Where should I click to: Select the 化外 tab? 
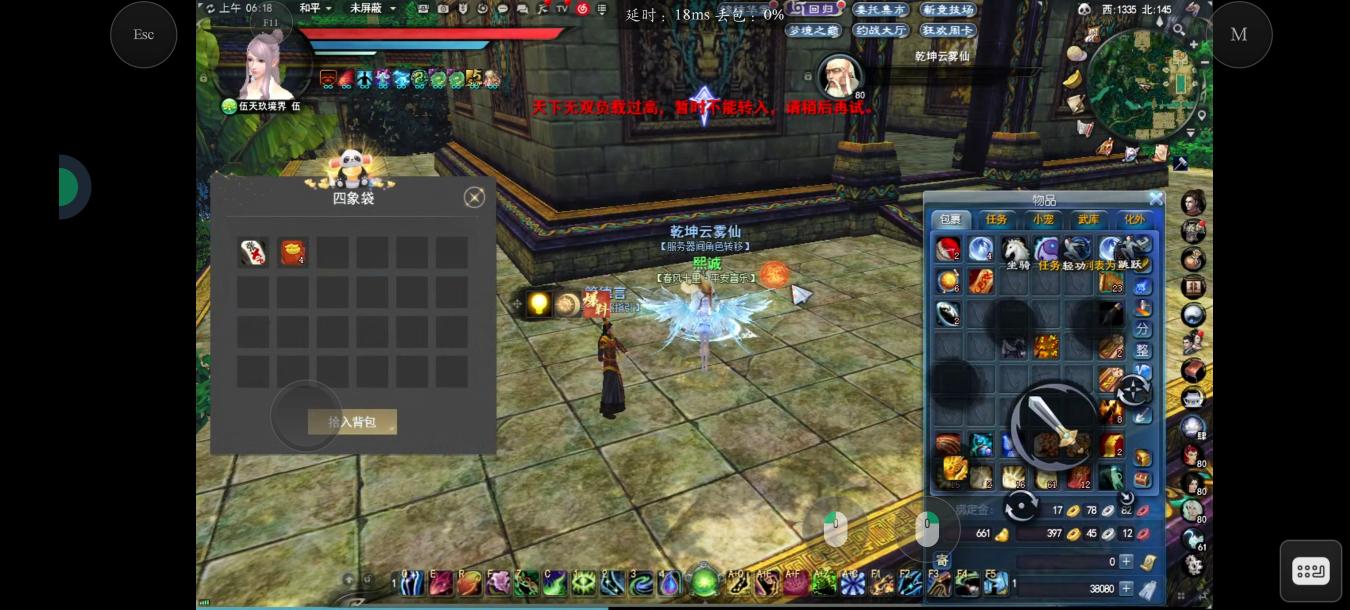tap(1134, 220)
